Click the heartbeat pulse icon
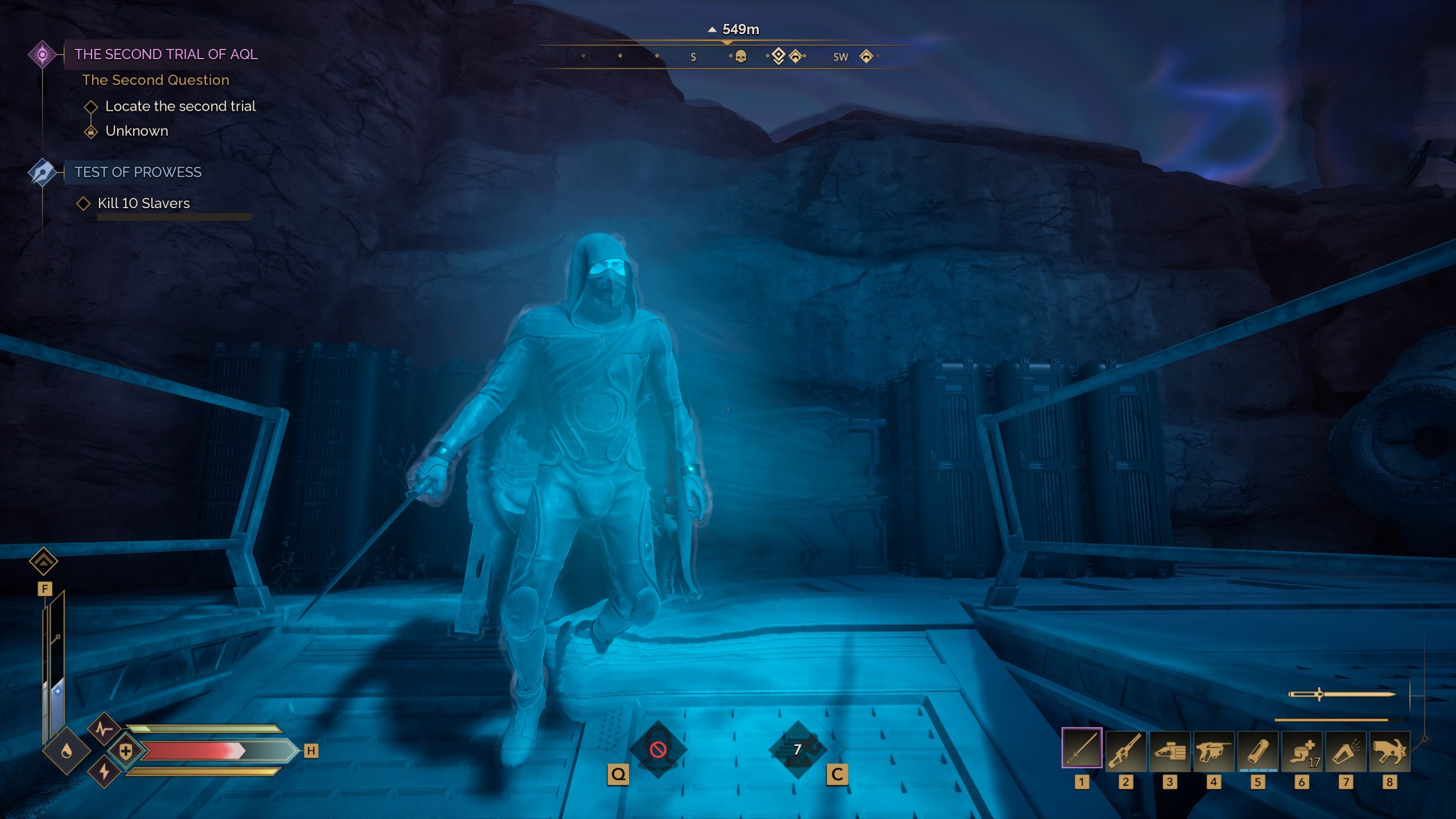The height and width of the screenshot is (819, 1456). tap(103, 729)
